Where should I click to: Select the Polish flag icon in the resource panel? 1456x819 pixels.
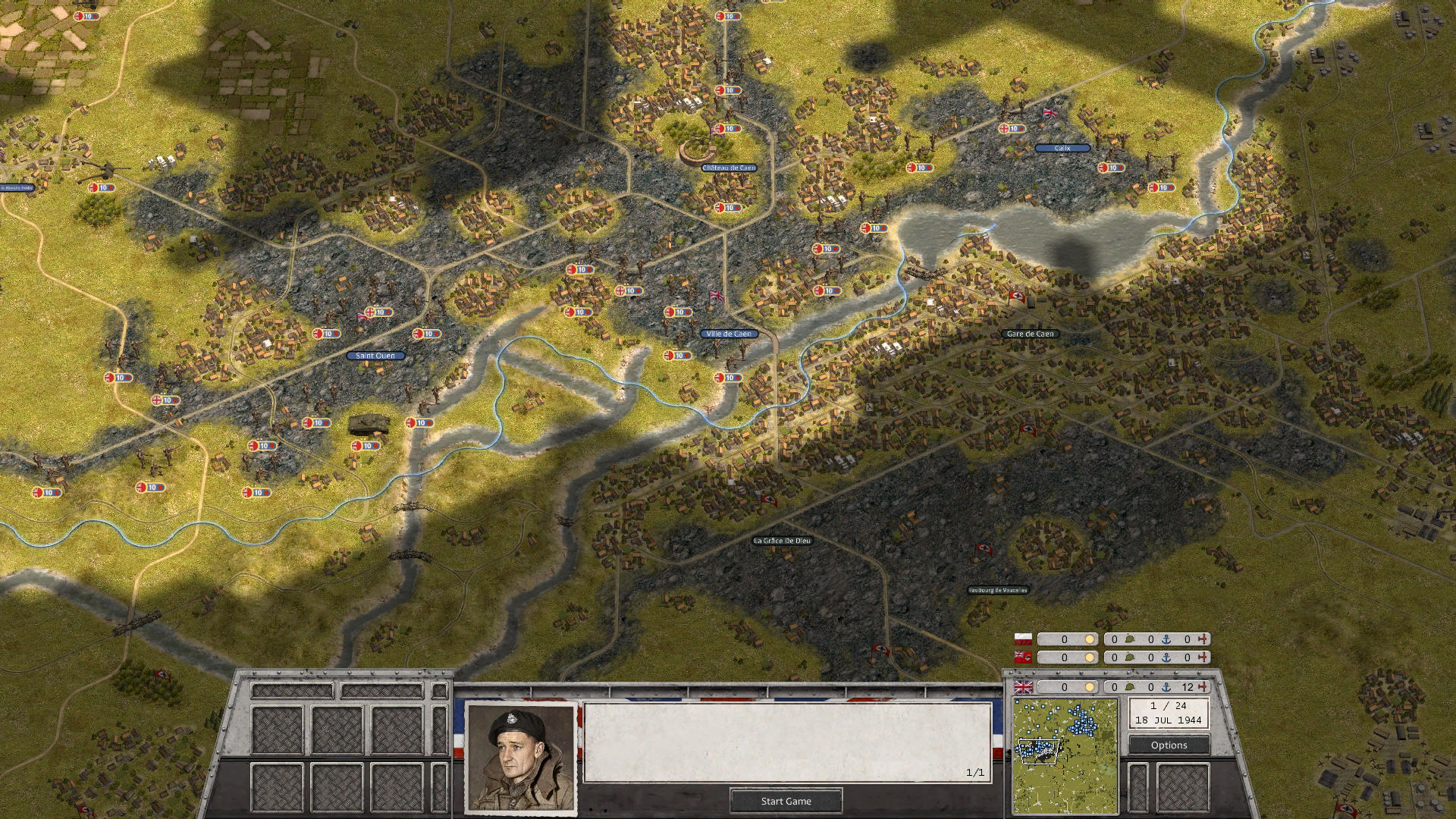point(1023,639)
